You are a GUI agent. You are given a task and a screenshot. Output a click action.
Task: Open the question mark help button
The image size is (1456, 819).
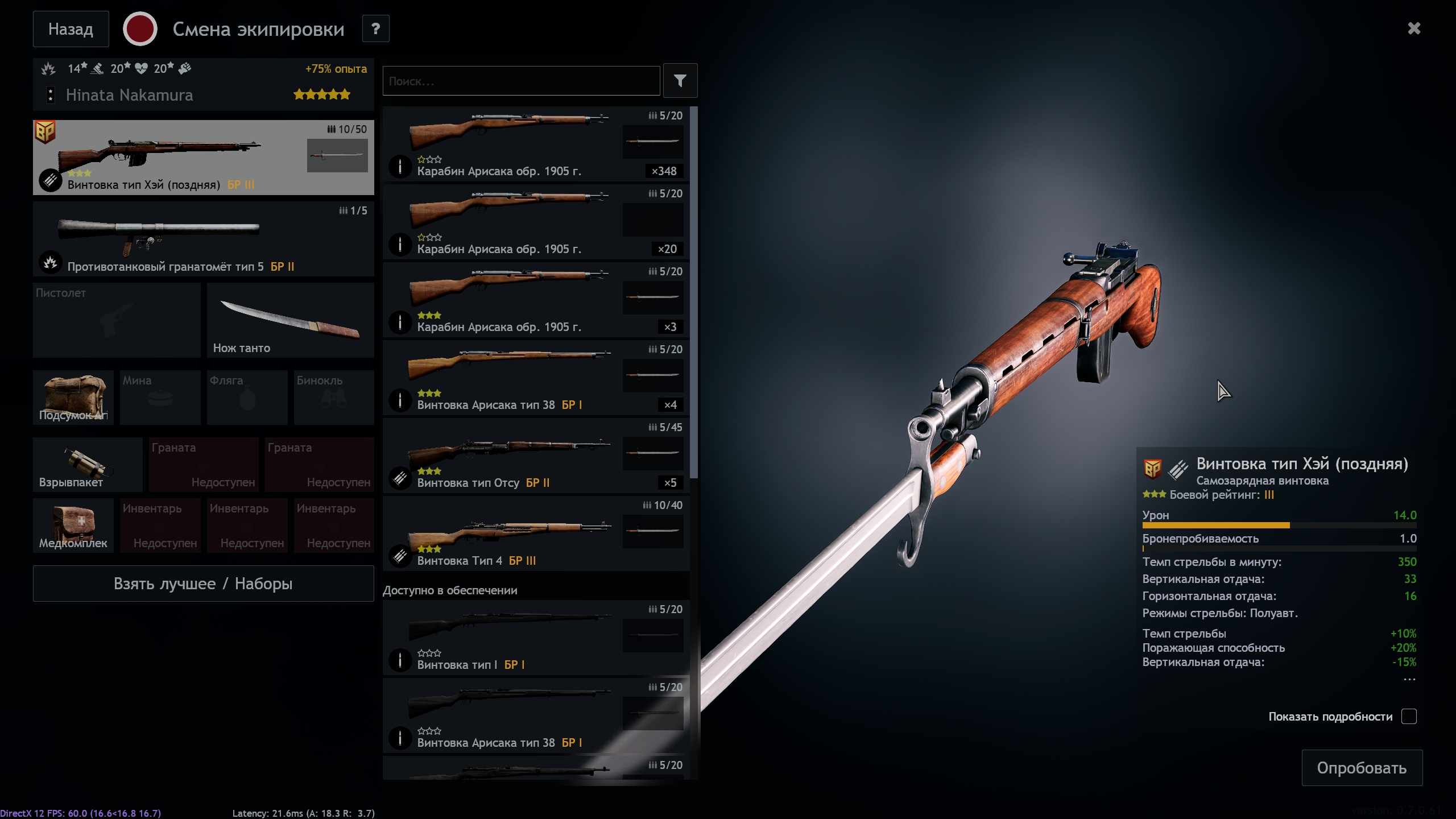pyautogui.click(x=375, y=29)
